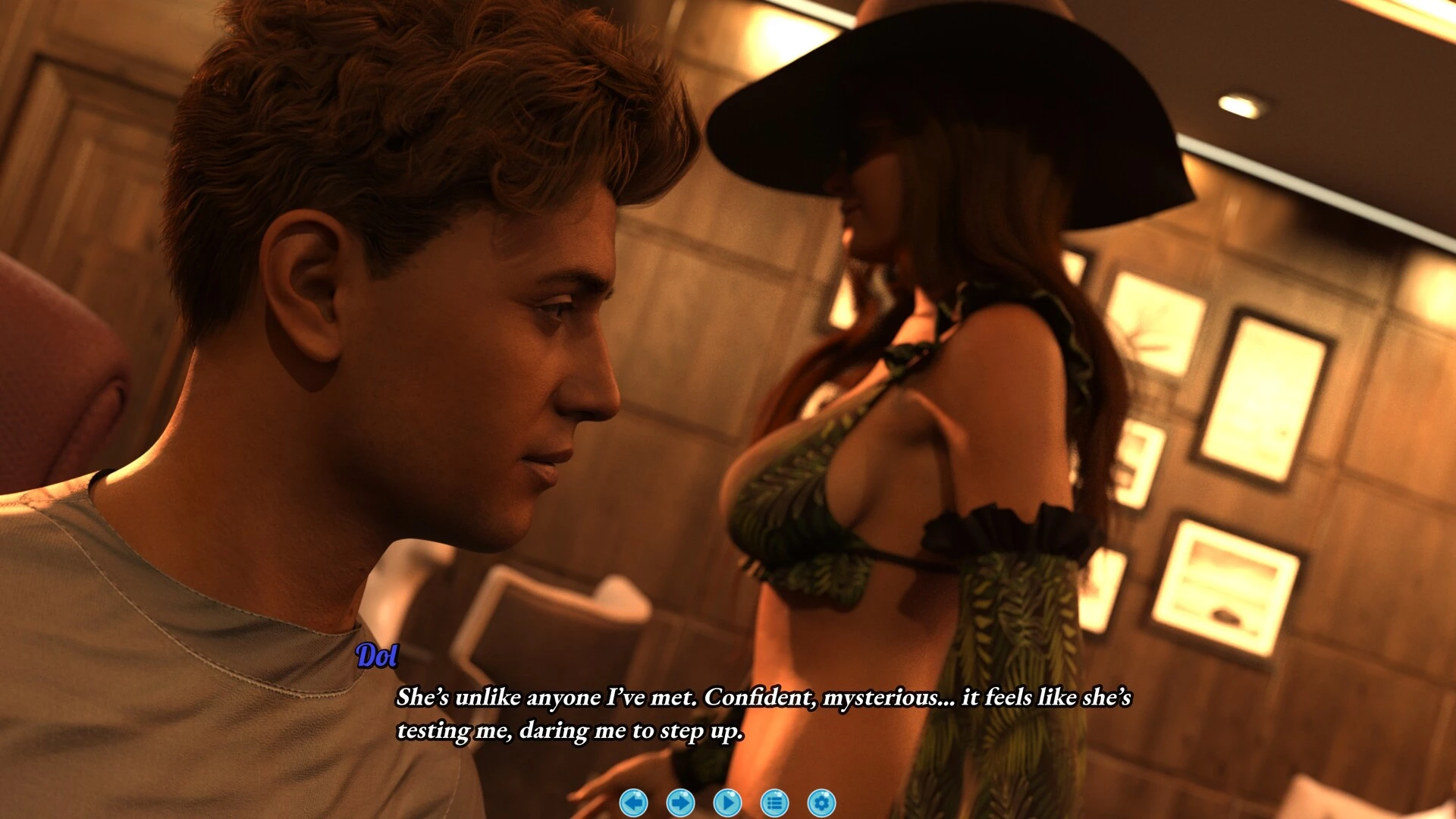Start auto-play with the play triangle button
The width and height of the screenshot is (1456, 819).
pyautogui.click(x=727, y=802)
